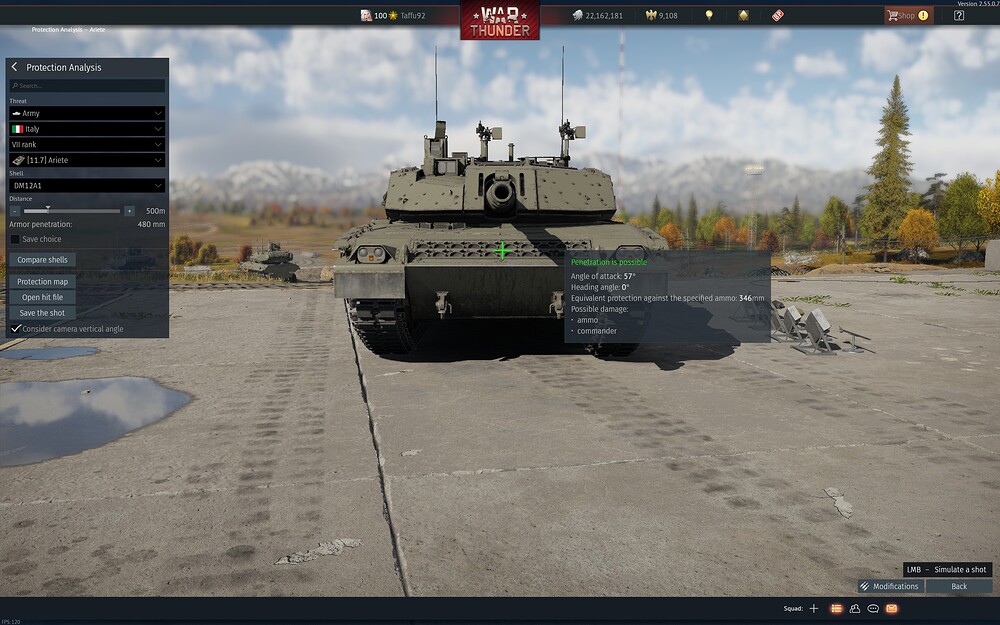
Task: Increase distance with the plus button
Action: point(129,211)
